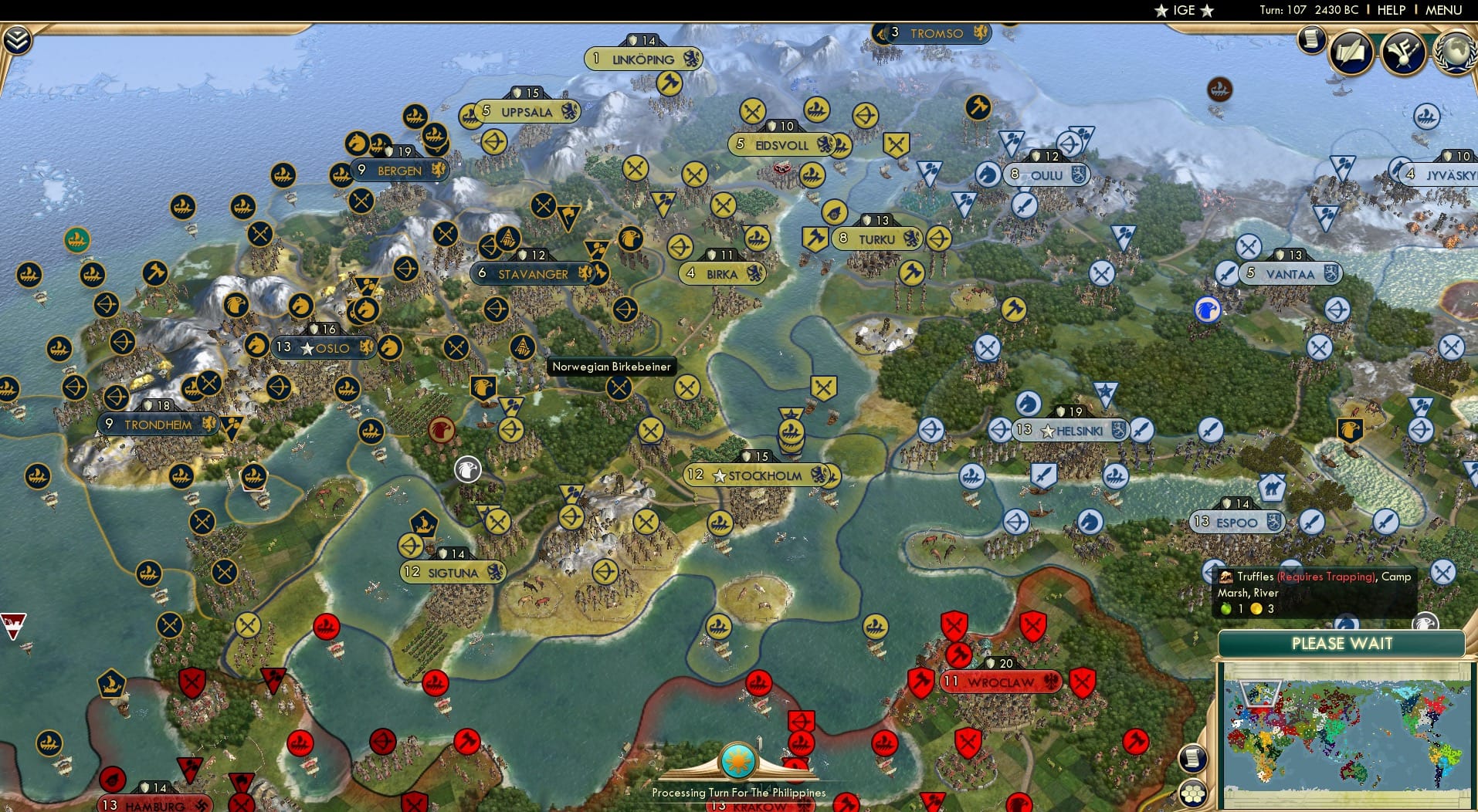This screenshot has width=1478, height=812.
Task: Open the notification log scroll icon
Action: tap(1310, 41)
